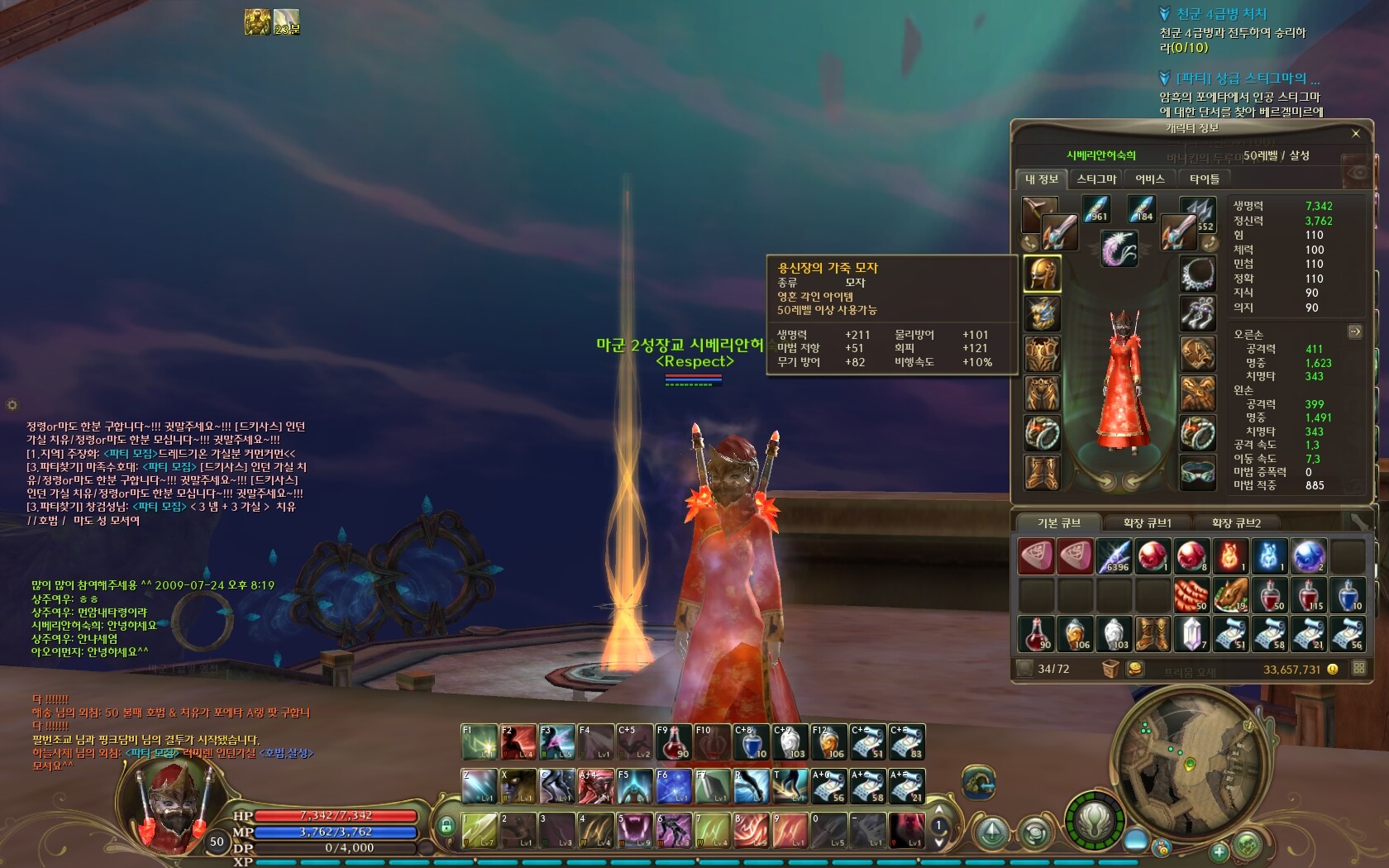
Task: Expand the detailed stats arrow button
Action: point(1354,331)
